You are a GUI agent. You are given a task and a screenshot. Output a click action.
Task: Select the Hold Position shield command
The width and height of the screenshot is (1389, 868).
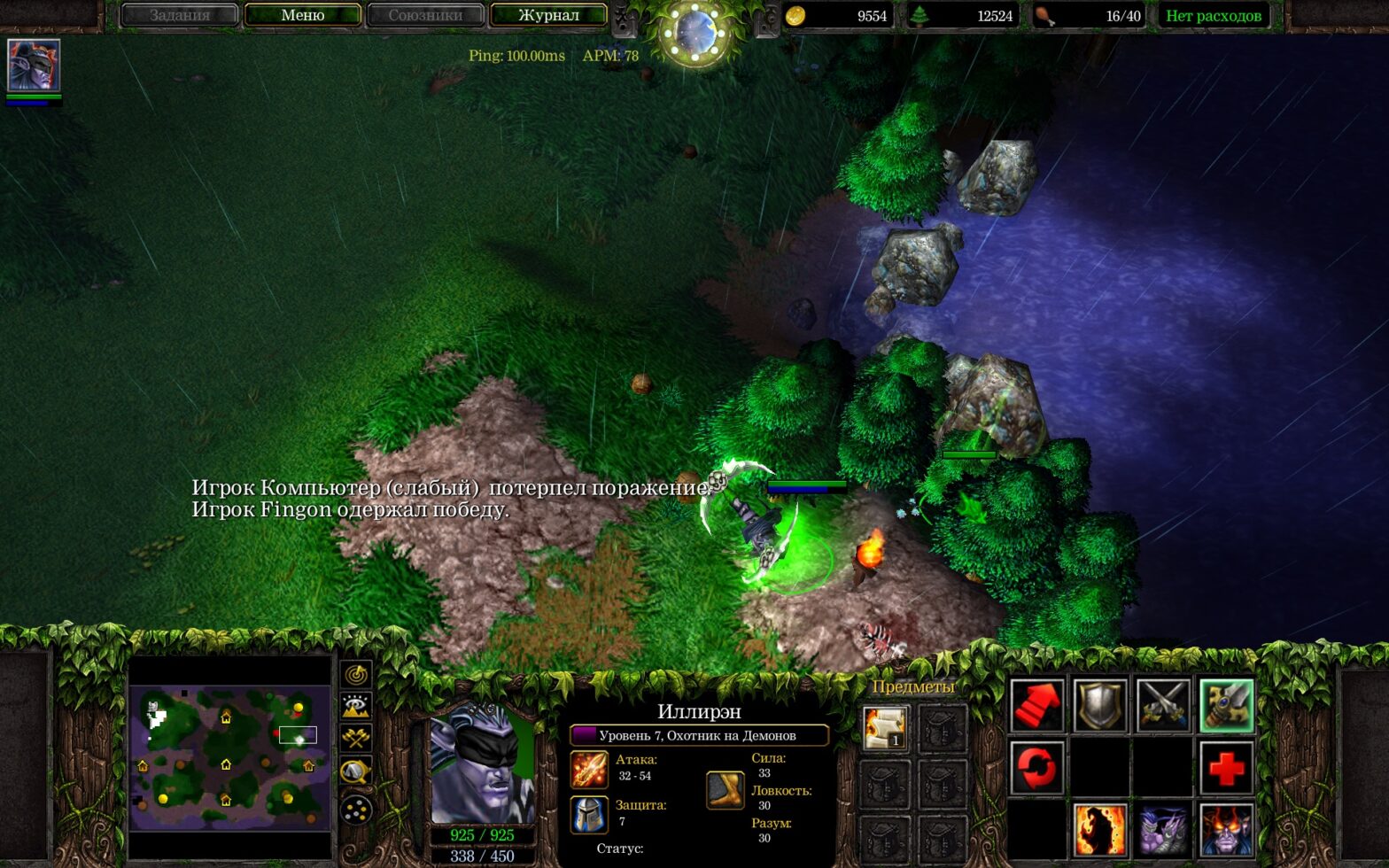[x=1100, y=705]
